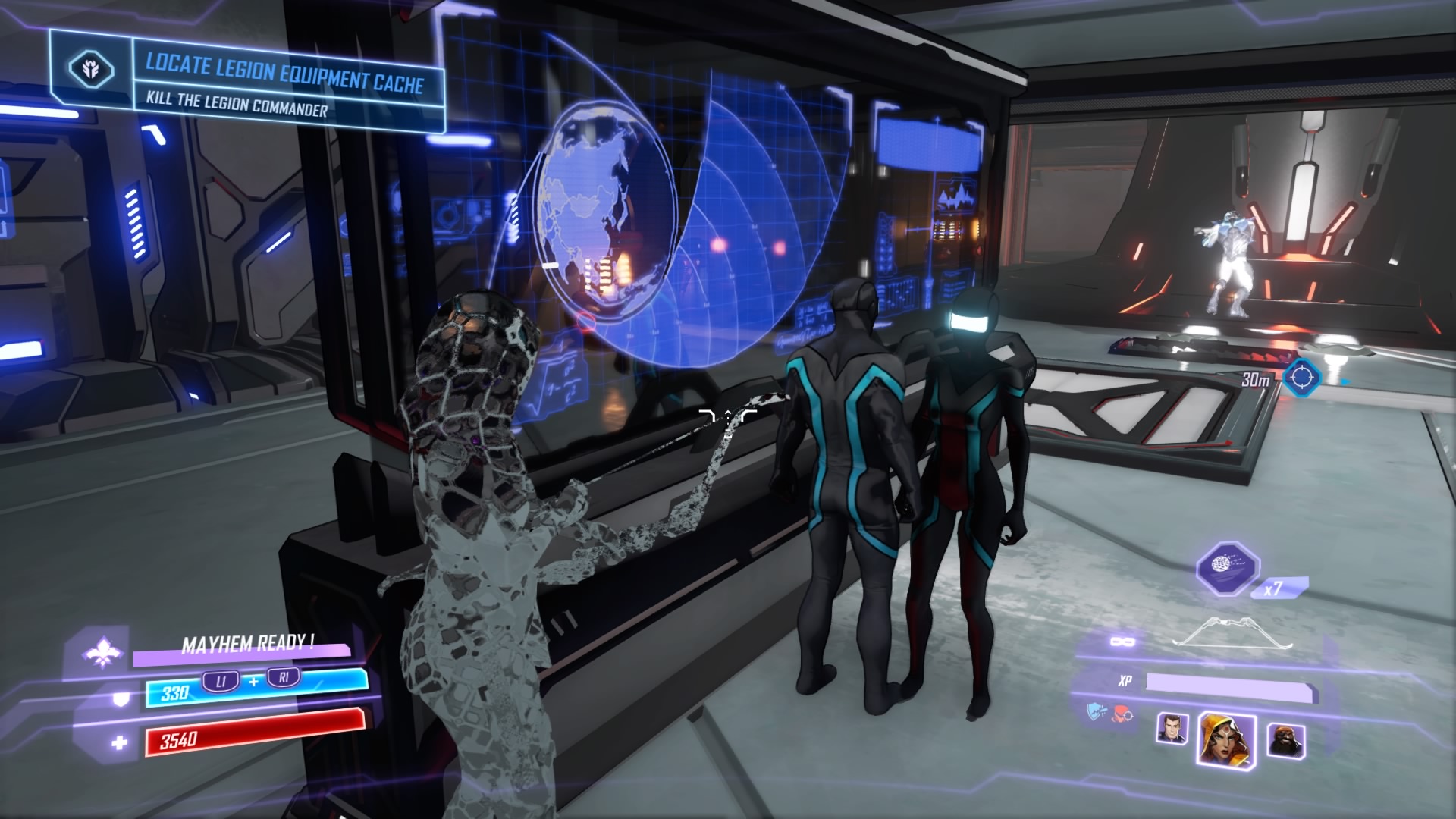Click the blue shield buff icon
This screenshot has width=1456, height=819.
click(1097, 711)
